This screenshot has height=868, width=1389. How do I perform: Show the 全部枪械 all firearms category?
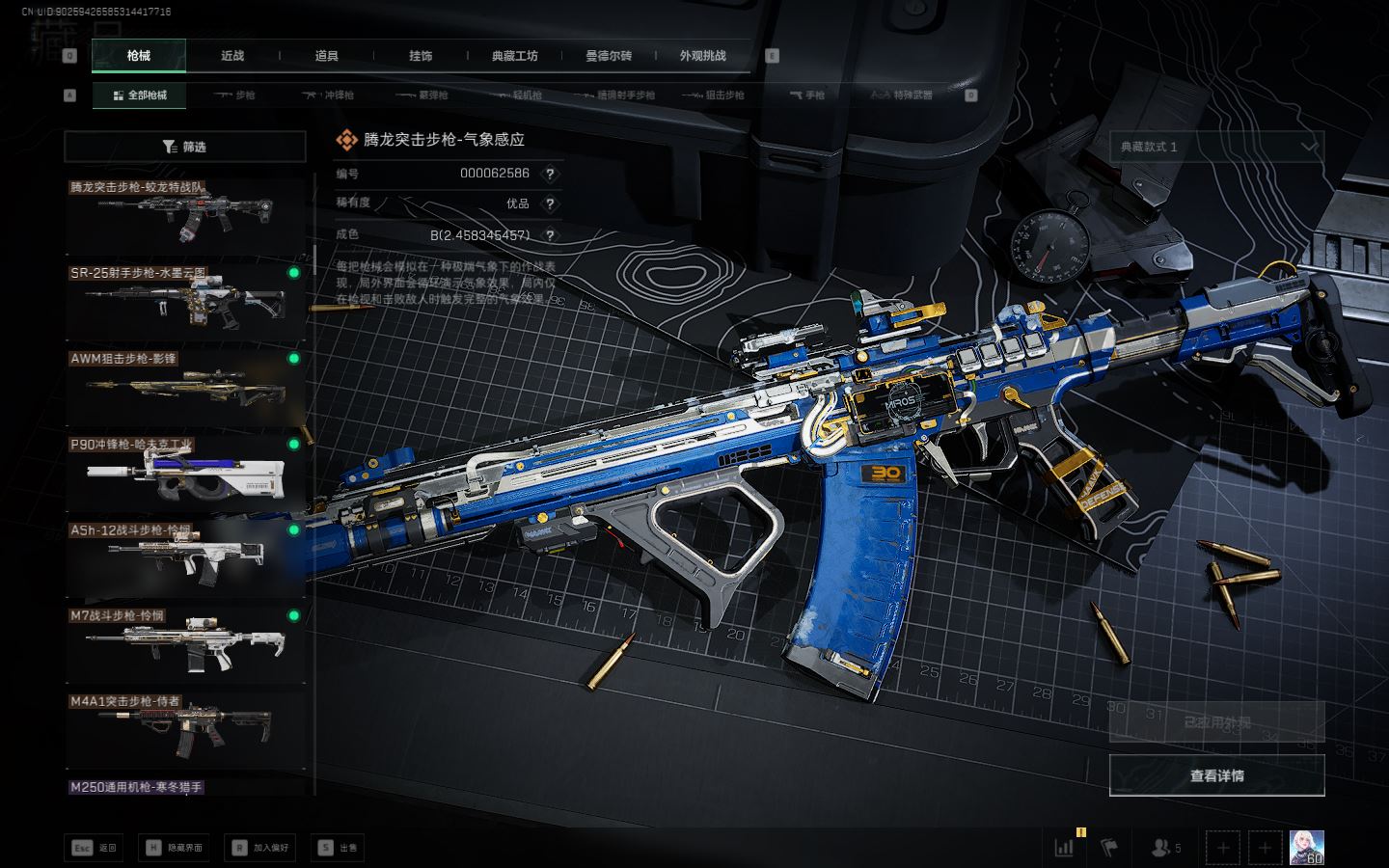tap(140, 95)
